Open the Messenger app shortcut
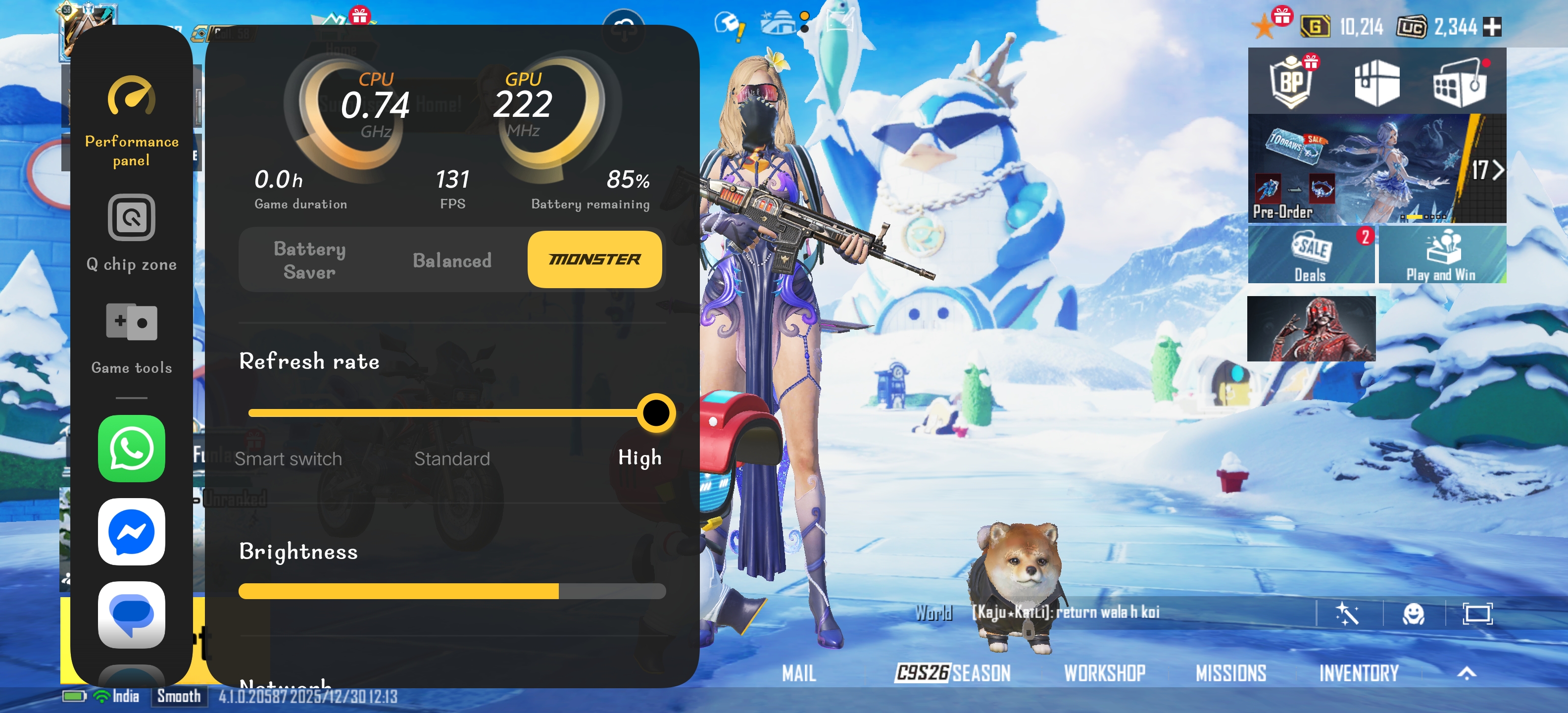The height and width of the screenshot is (713, 1568). pos(132,532)
